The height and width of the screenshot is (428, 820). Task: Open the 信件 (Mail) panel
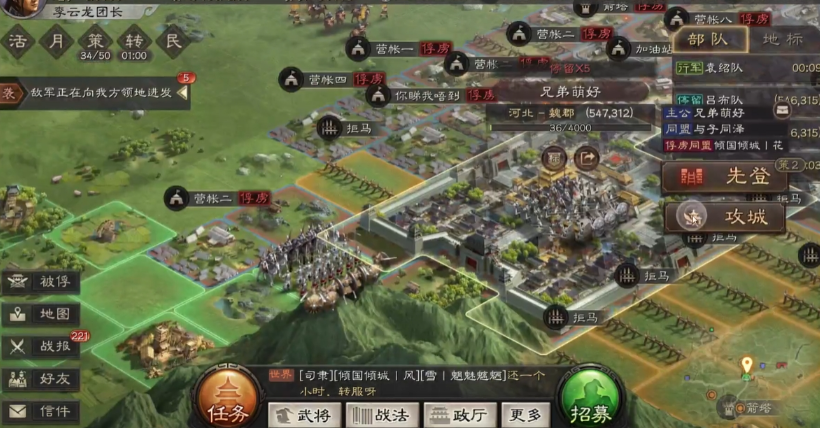tap(42, 411)
